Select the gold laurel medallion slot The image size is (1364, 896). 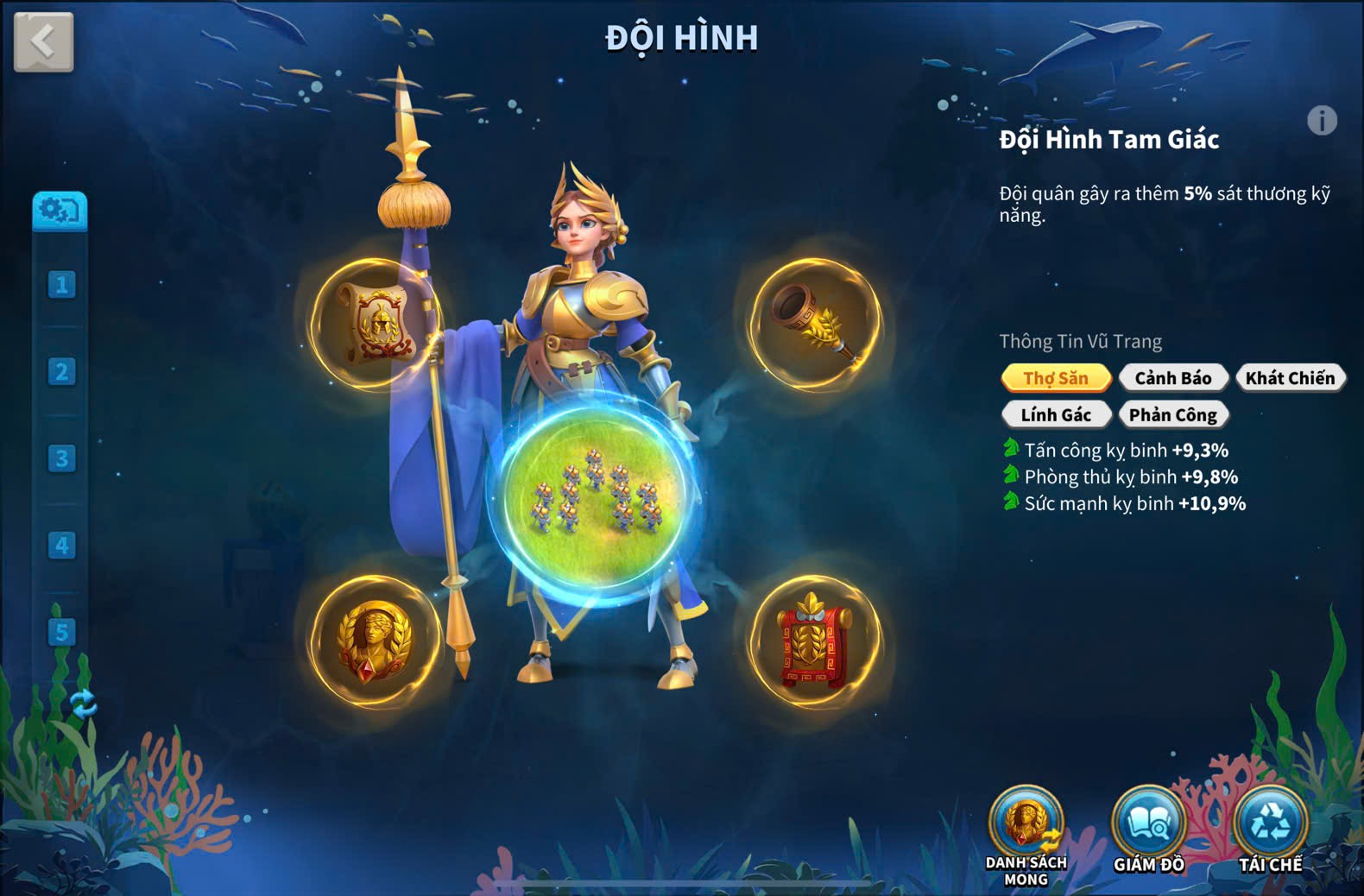click(x=376, y=641)
